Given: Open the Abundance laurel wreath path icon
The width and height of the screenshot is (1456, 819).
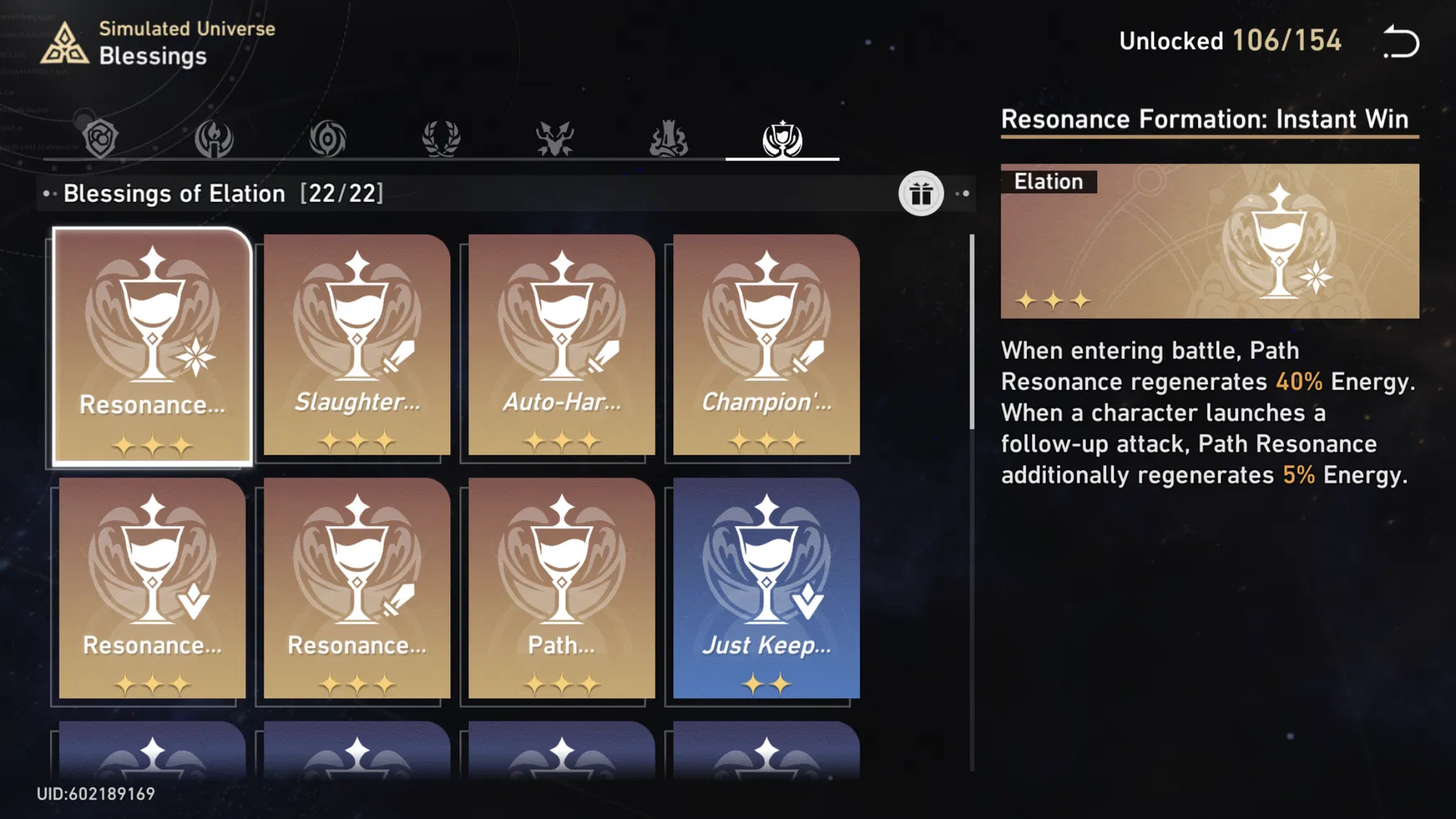Looking at the screenshot, I should pos(442,138).
